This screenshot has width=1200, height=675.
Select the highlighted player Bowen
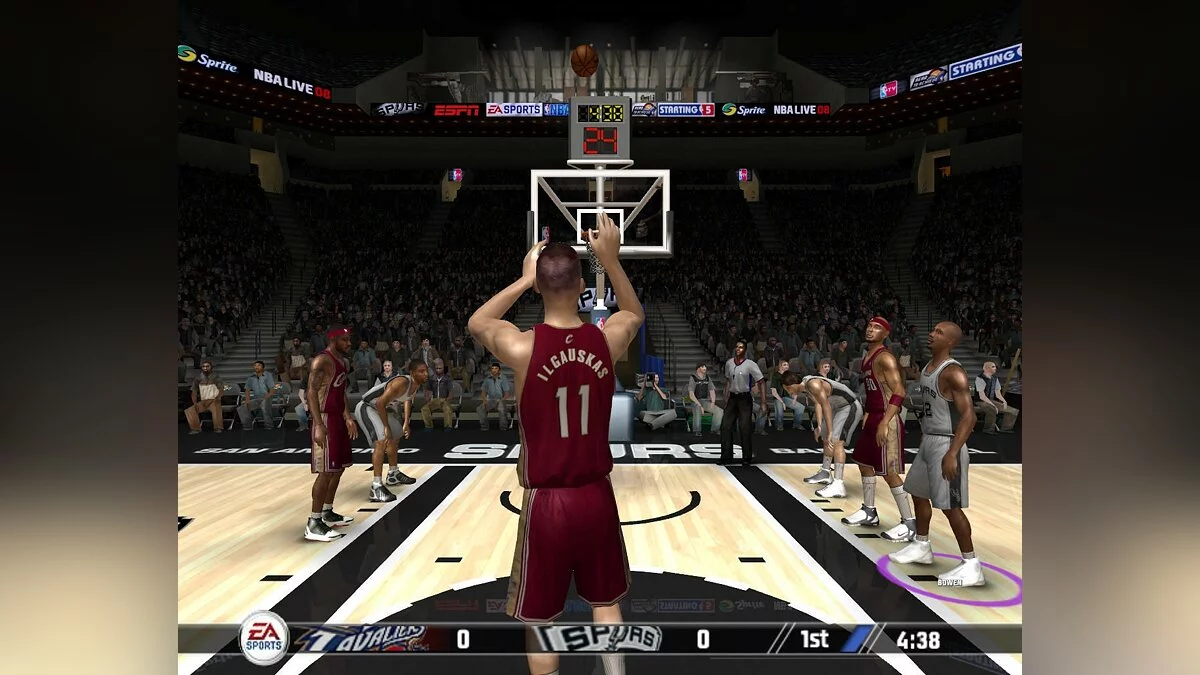click(936, 450)
